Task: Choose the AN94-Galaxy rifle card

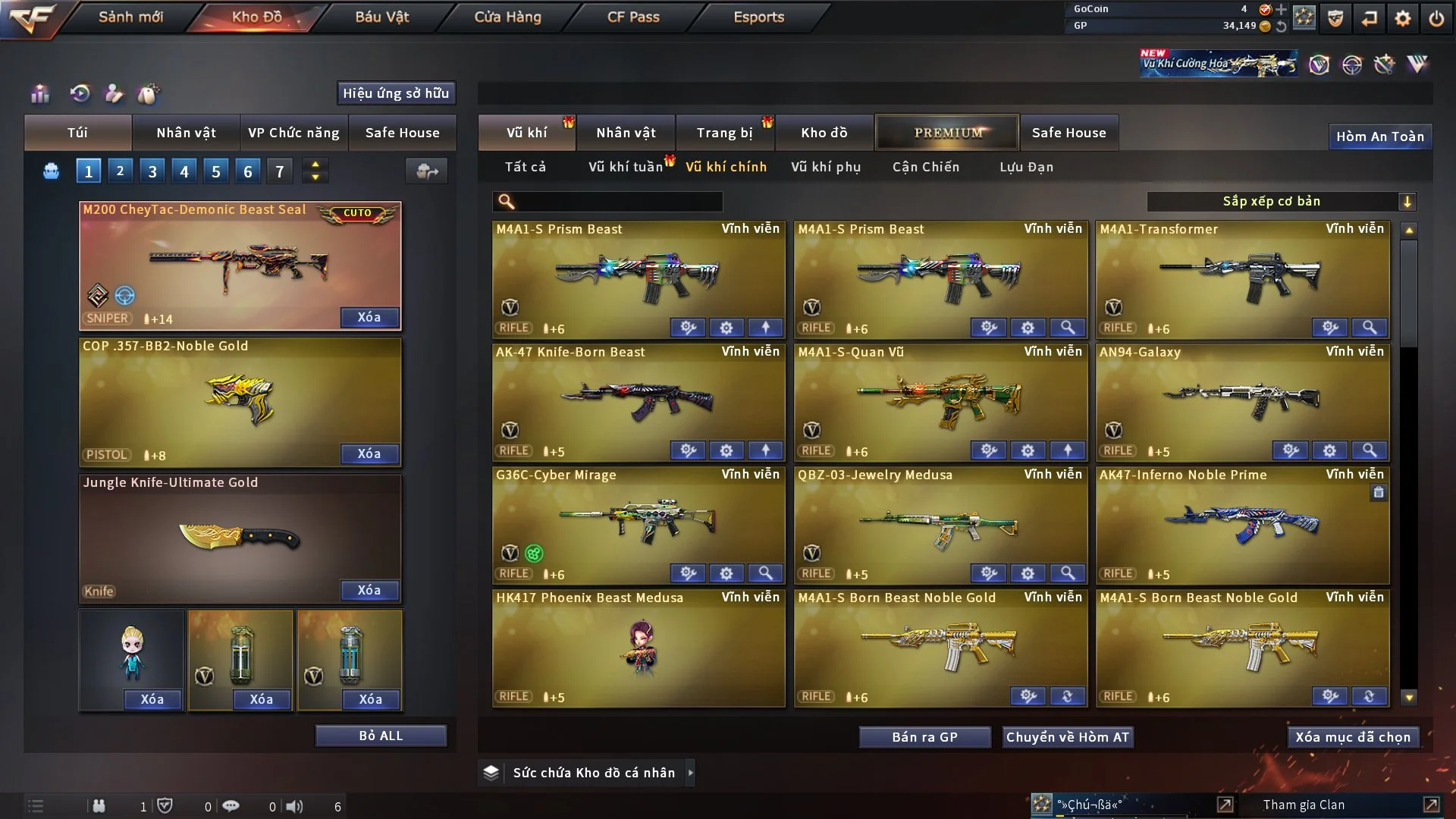Action: pos(1242,398)
